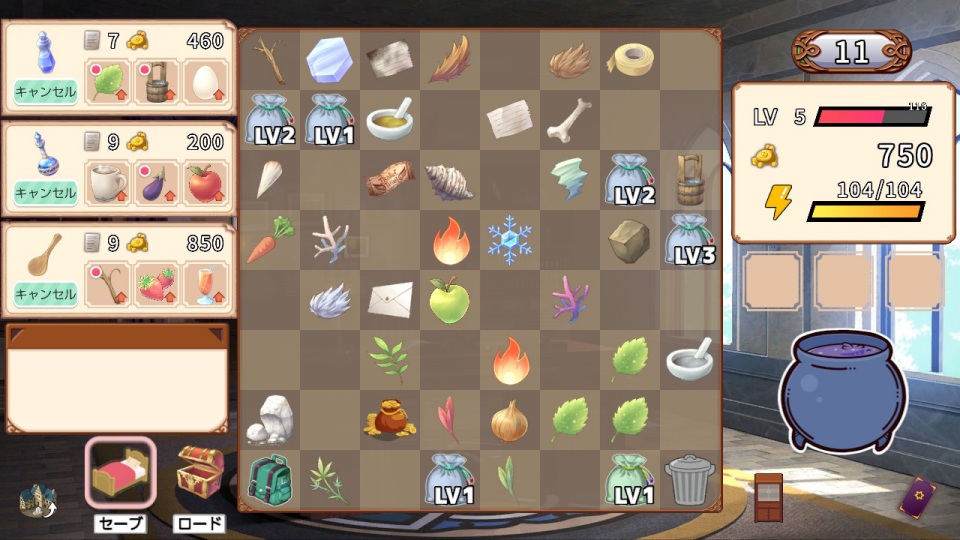
Task: Tap the LV3 material bag
Action: click(x=689, y=240)
